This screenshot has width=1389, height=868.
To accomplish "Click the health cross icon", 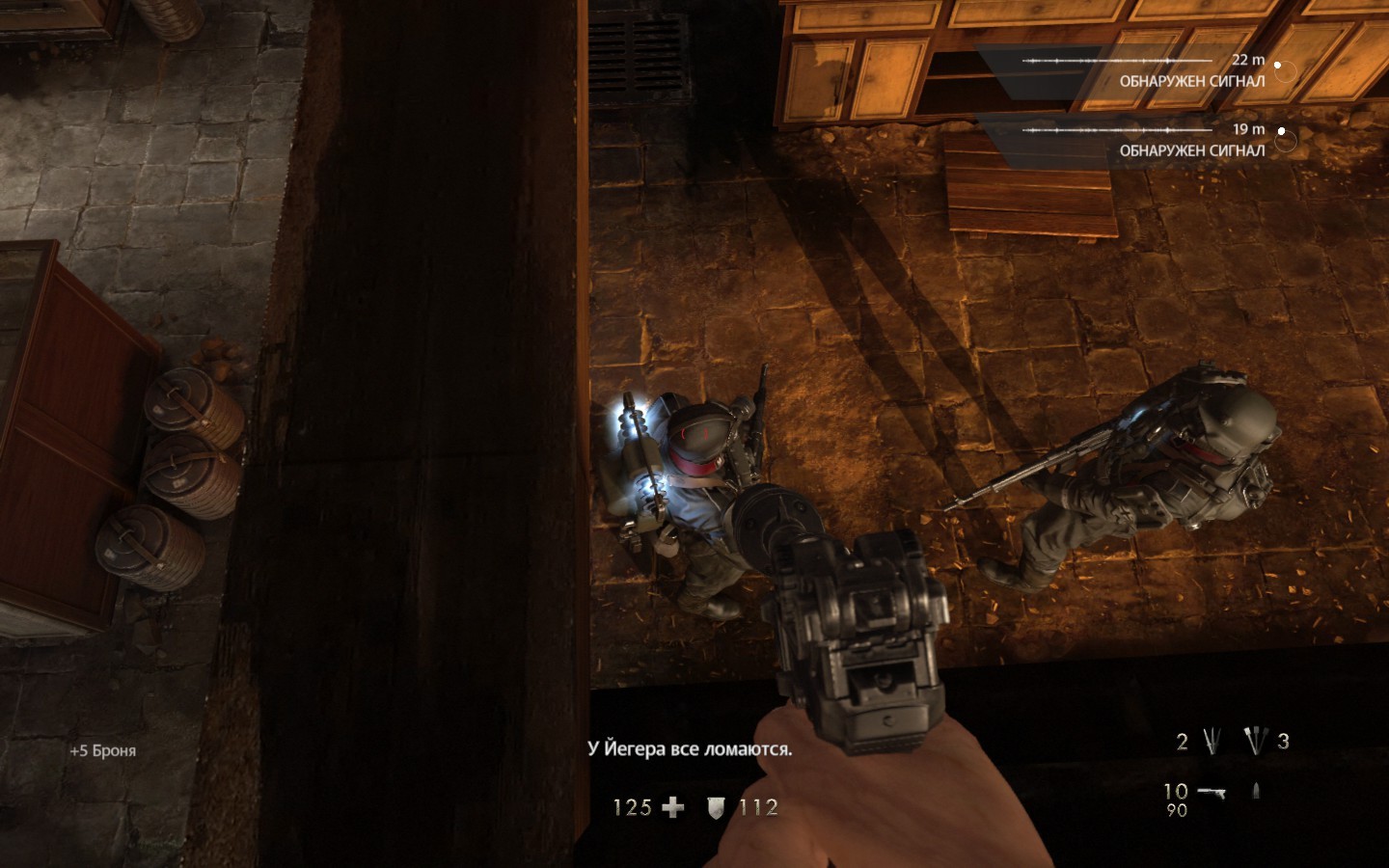I will click(673, 807).
